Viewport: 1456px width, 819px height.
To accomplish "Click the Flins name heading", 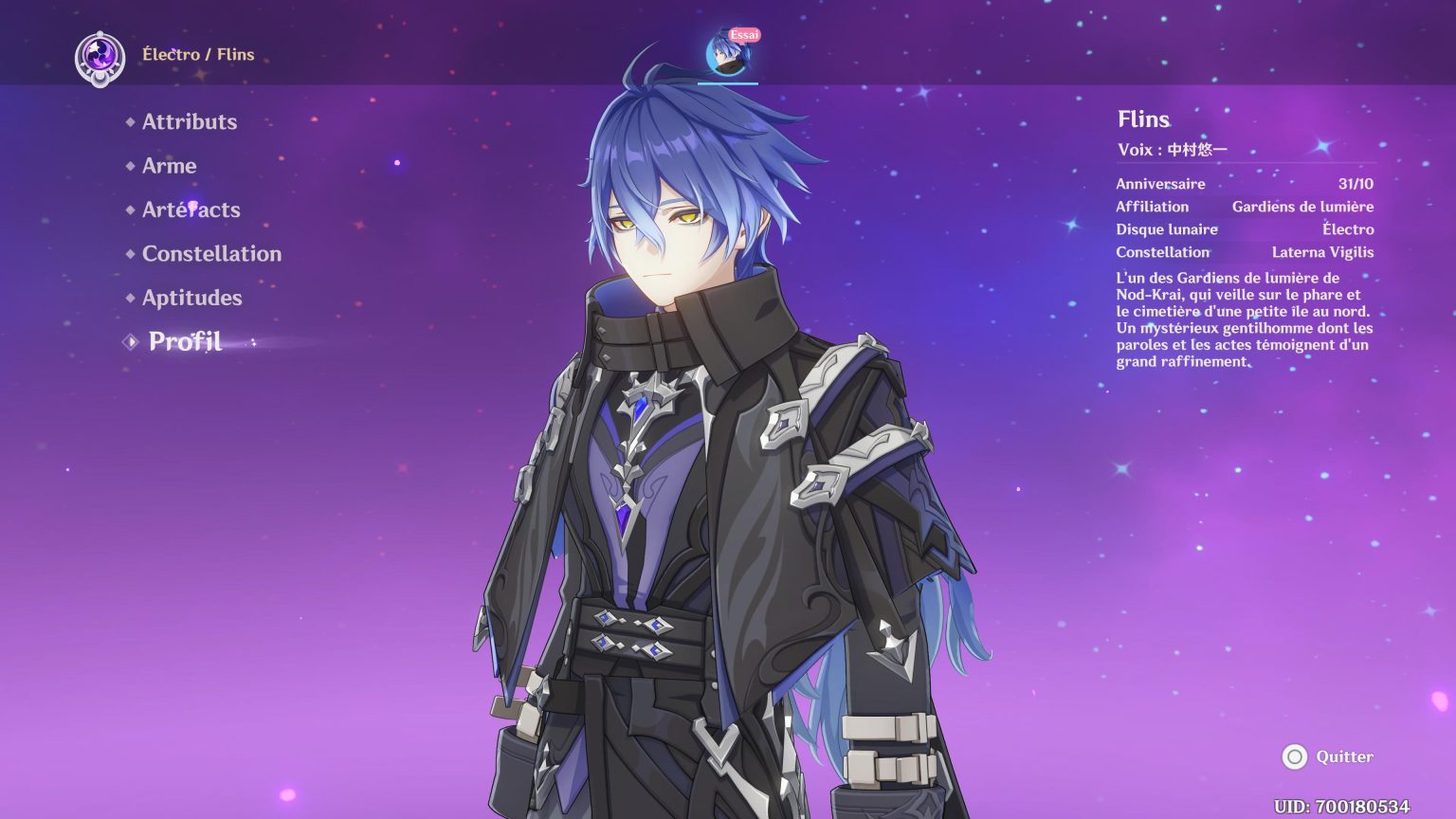I will [x=1142, y=119].
